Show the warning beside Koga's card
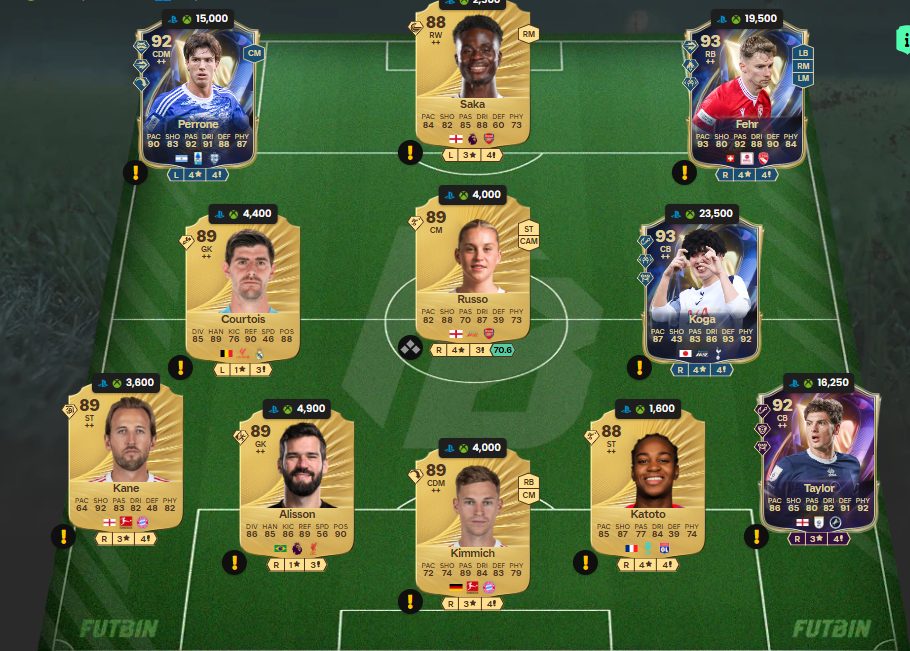This screenshot has height=651, width=910. 638,367
